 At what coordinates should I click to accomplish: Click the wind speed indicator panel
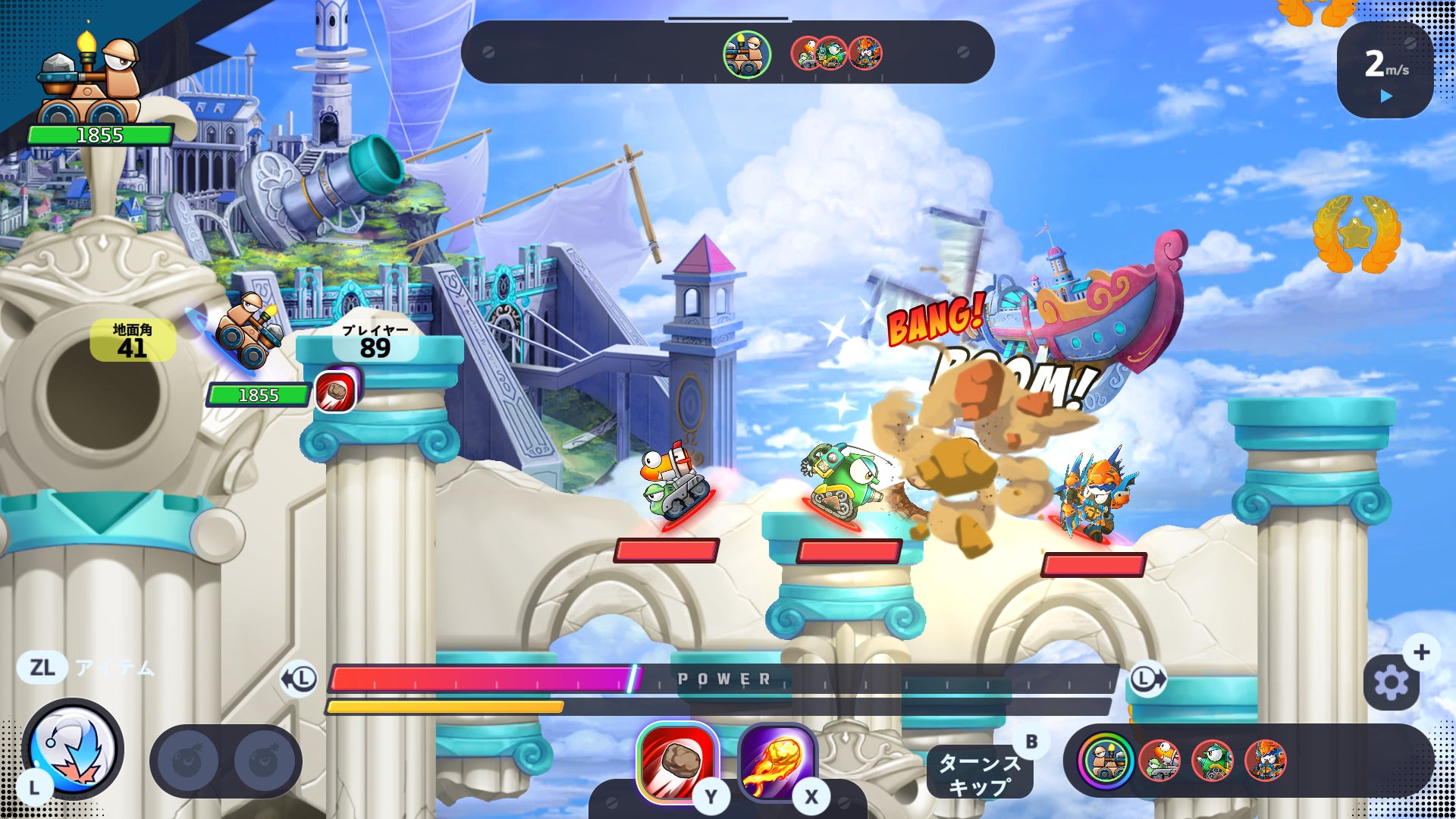[x=1385, y=70]
